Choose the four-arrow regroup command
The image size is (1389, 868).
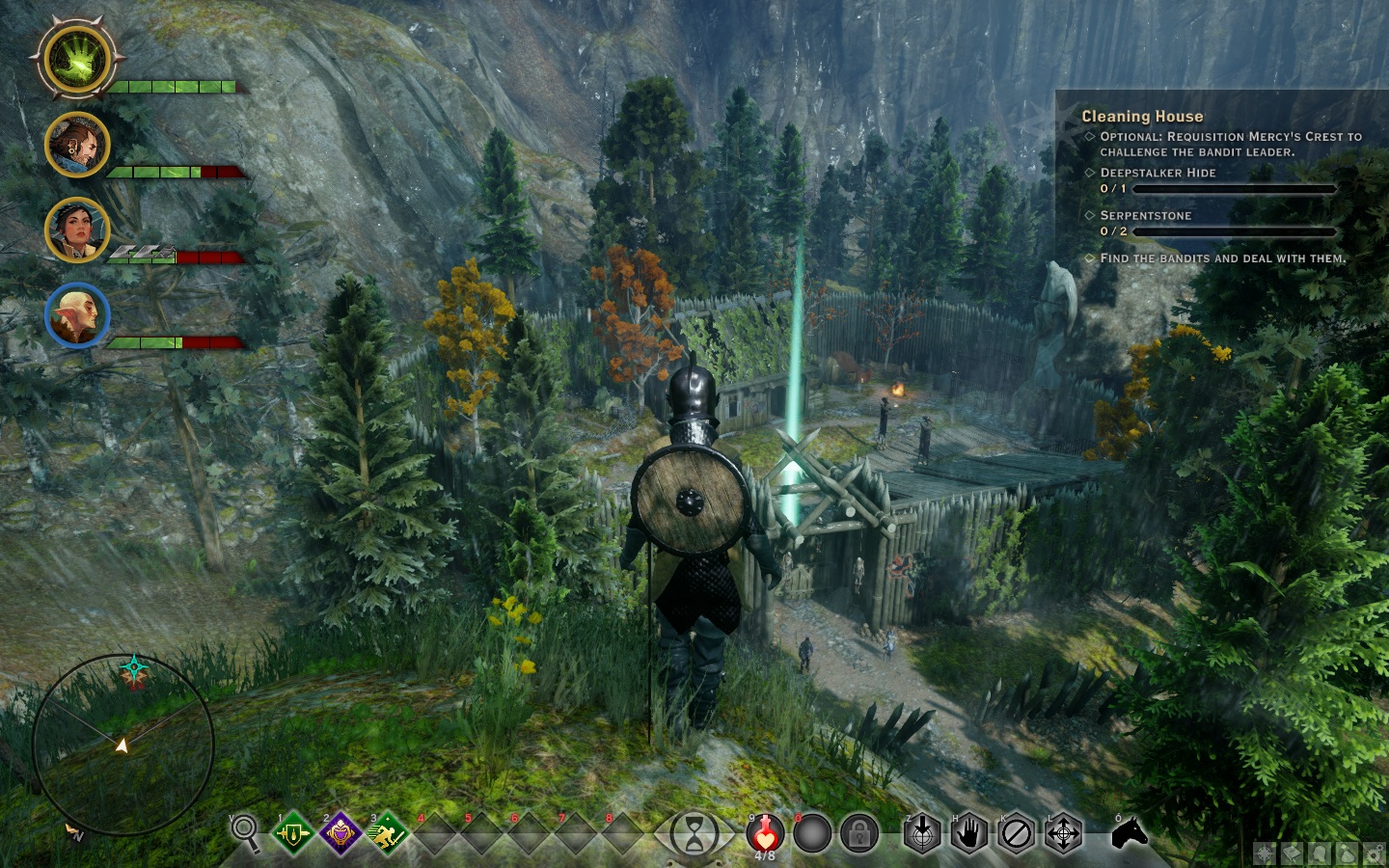click(1063, 833)
